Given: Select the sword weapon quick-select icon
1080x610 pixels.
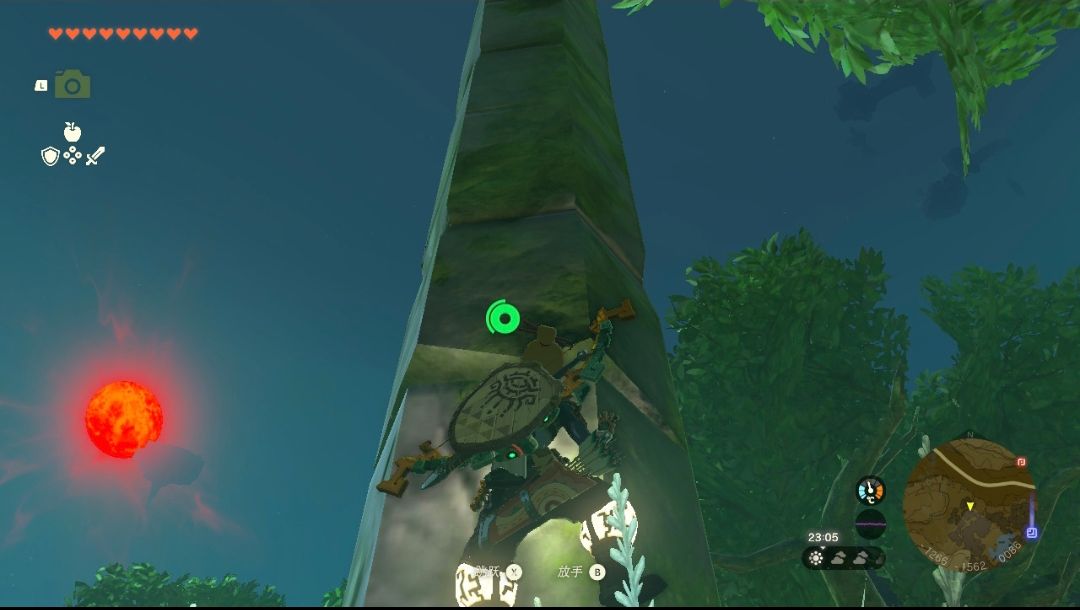Looking at the screenshot, I should [95, 156].
